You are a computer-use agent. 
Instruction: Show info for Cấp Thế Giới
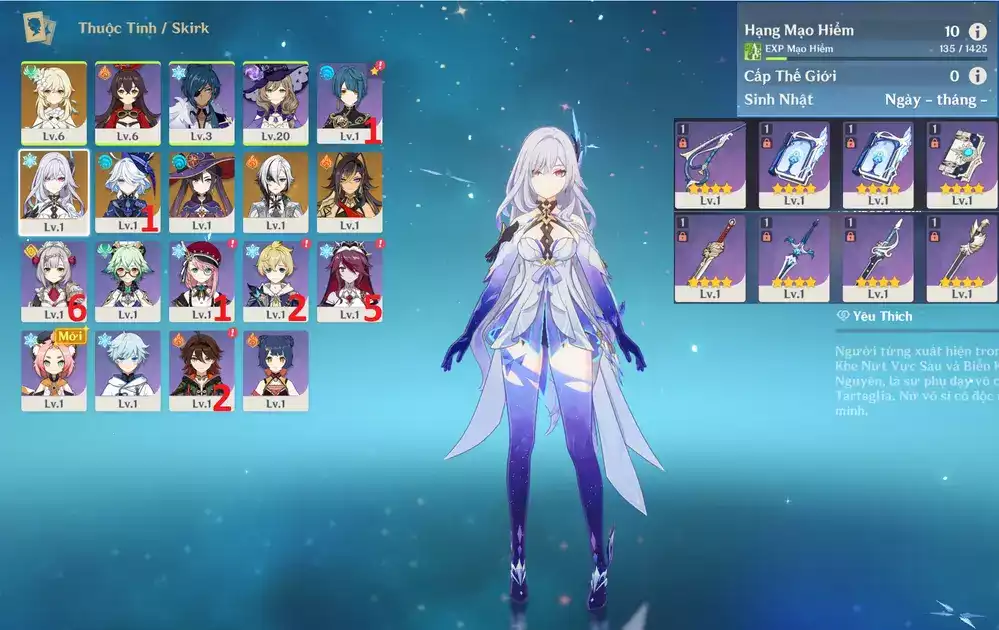point(977,76)
